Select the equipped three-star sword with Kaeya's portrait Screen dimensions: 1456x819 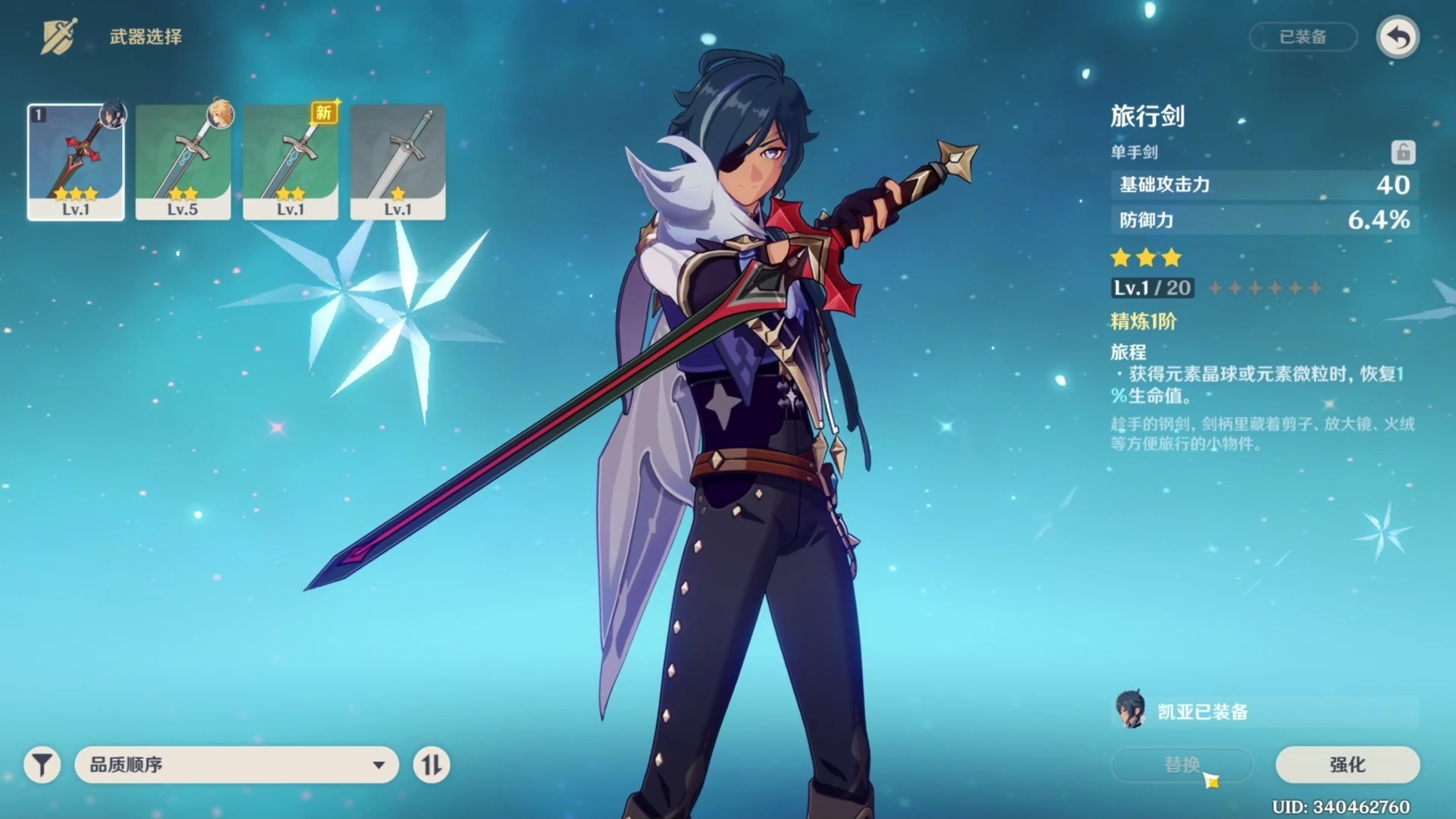tap(76, 162)
